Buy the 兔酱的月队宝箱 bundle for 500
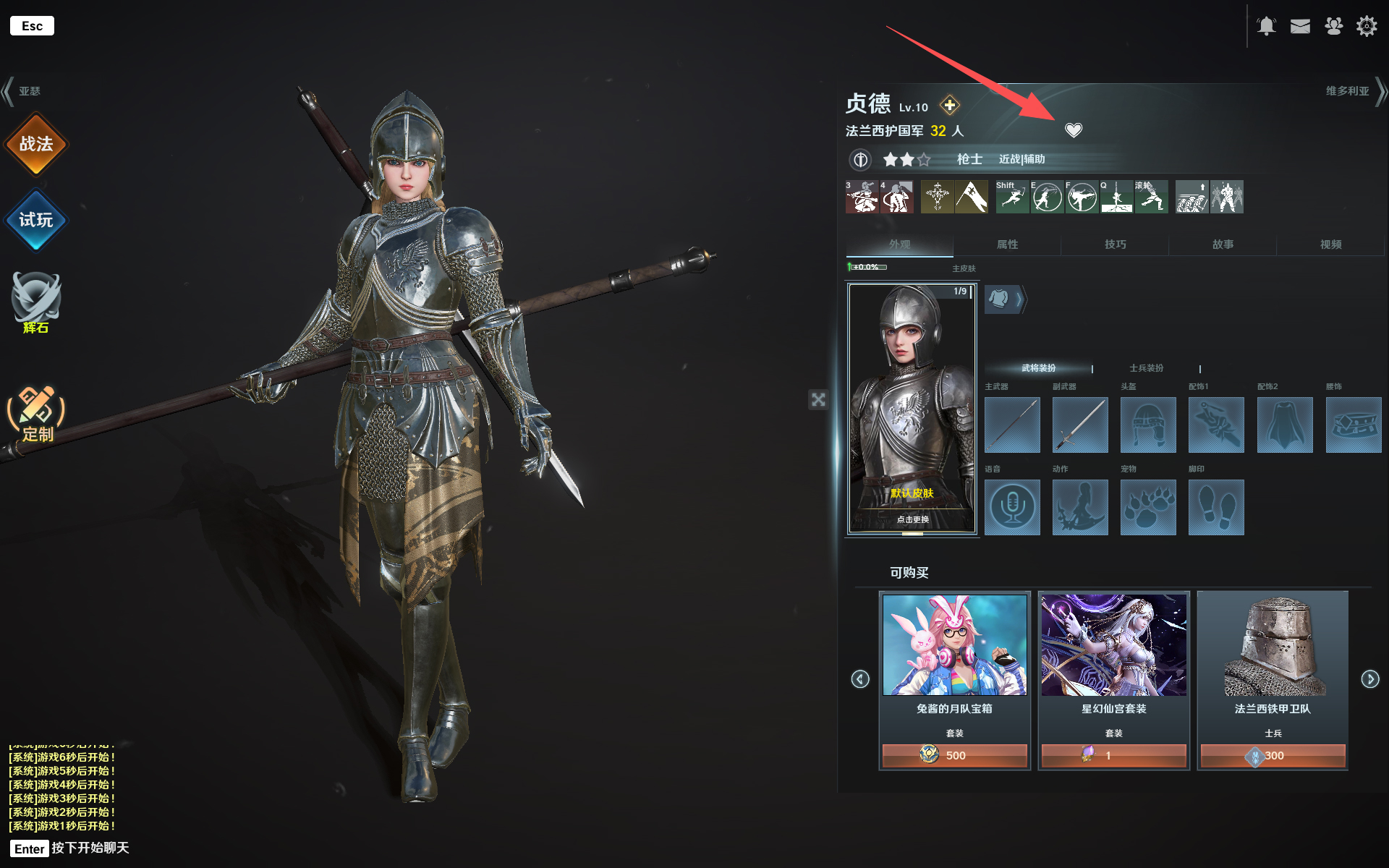This screenshot has width=1389, height=868. pyautogui.click(x=954, y=755)
